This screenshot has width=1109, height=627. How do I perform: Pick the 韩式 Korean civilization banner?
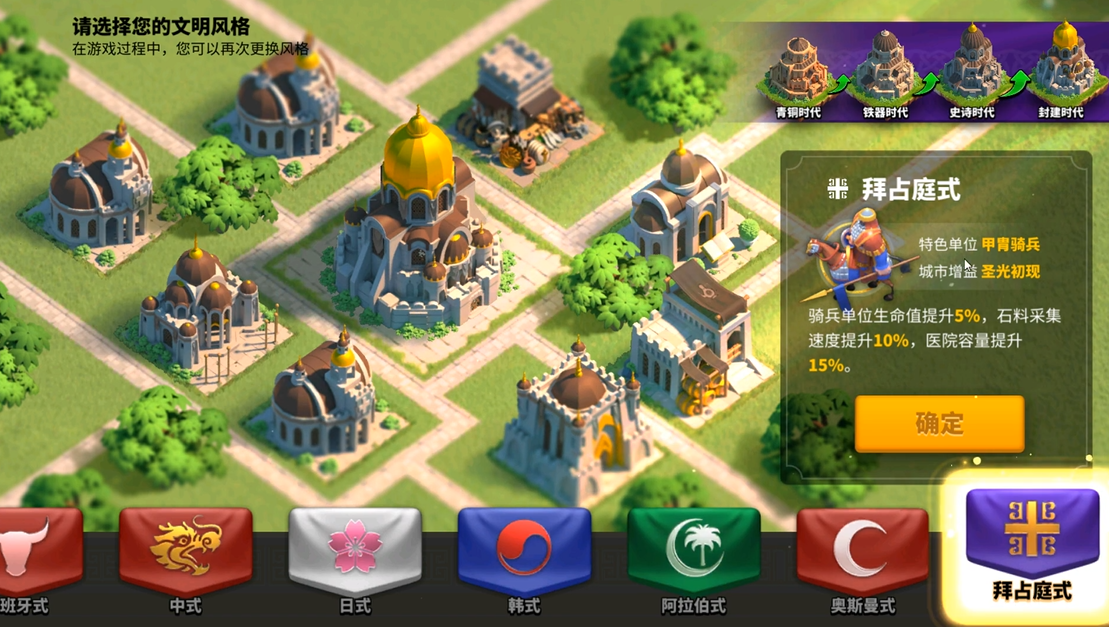524,554
